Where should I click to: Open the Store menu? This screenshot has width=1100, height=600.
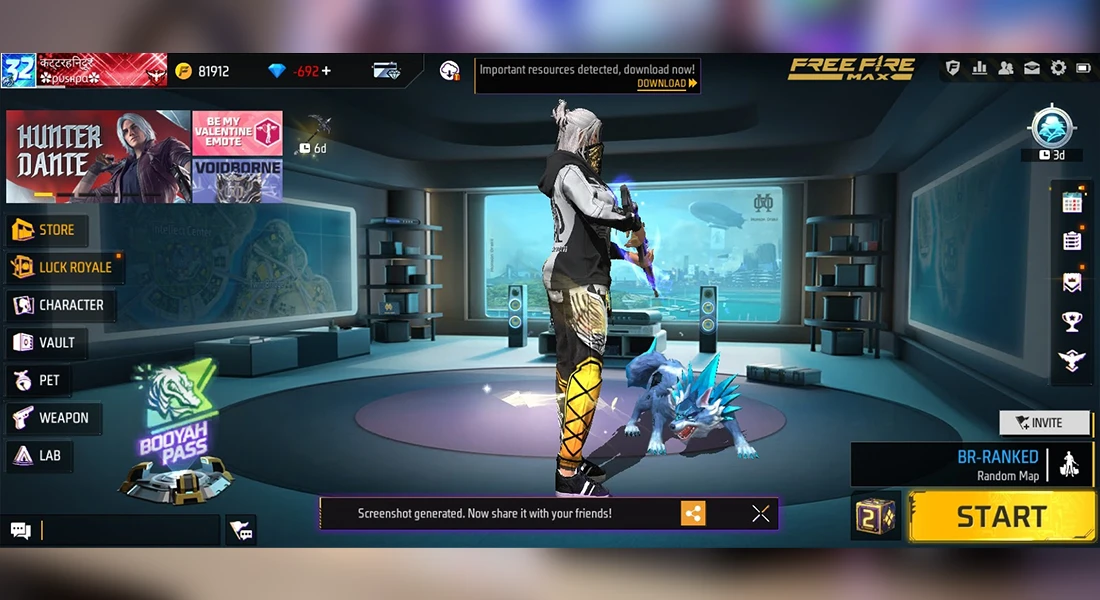pyautogui.click(x=46, y=230)
